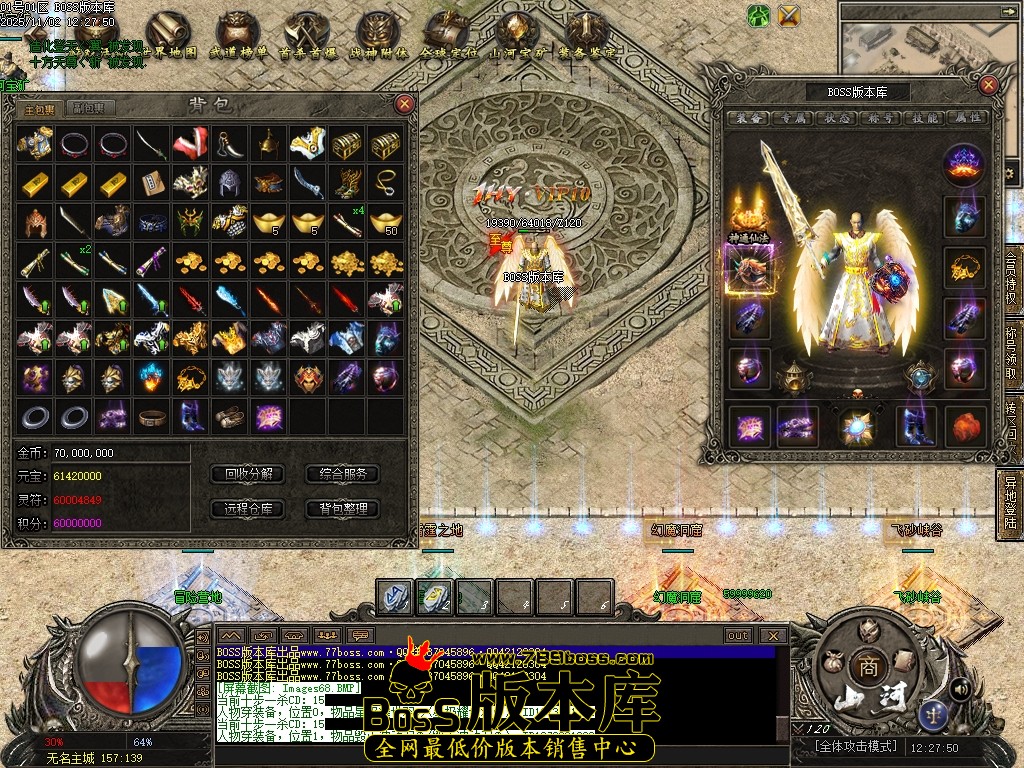
Task: Open the 商 shop round button
Action: point(864,667)
